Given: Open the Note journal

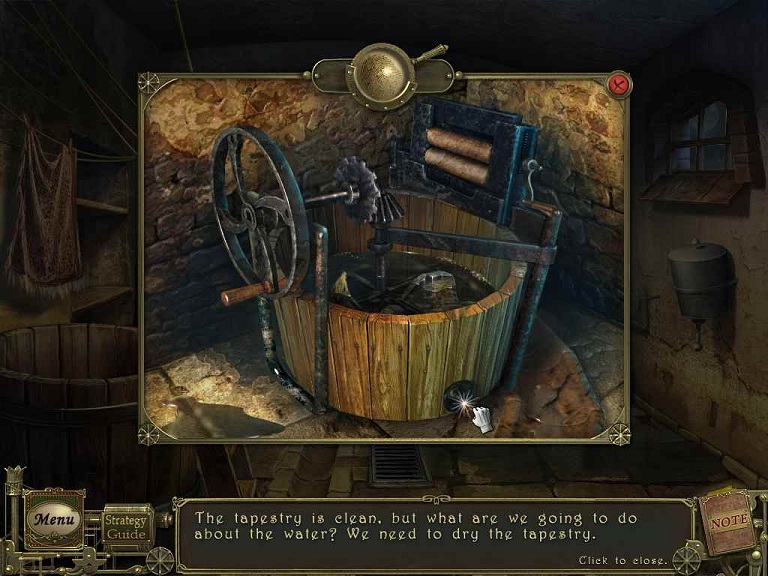Looking at the screenshot, I should pos(725,521).
